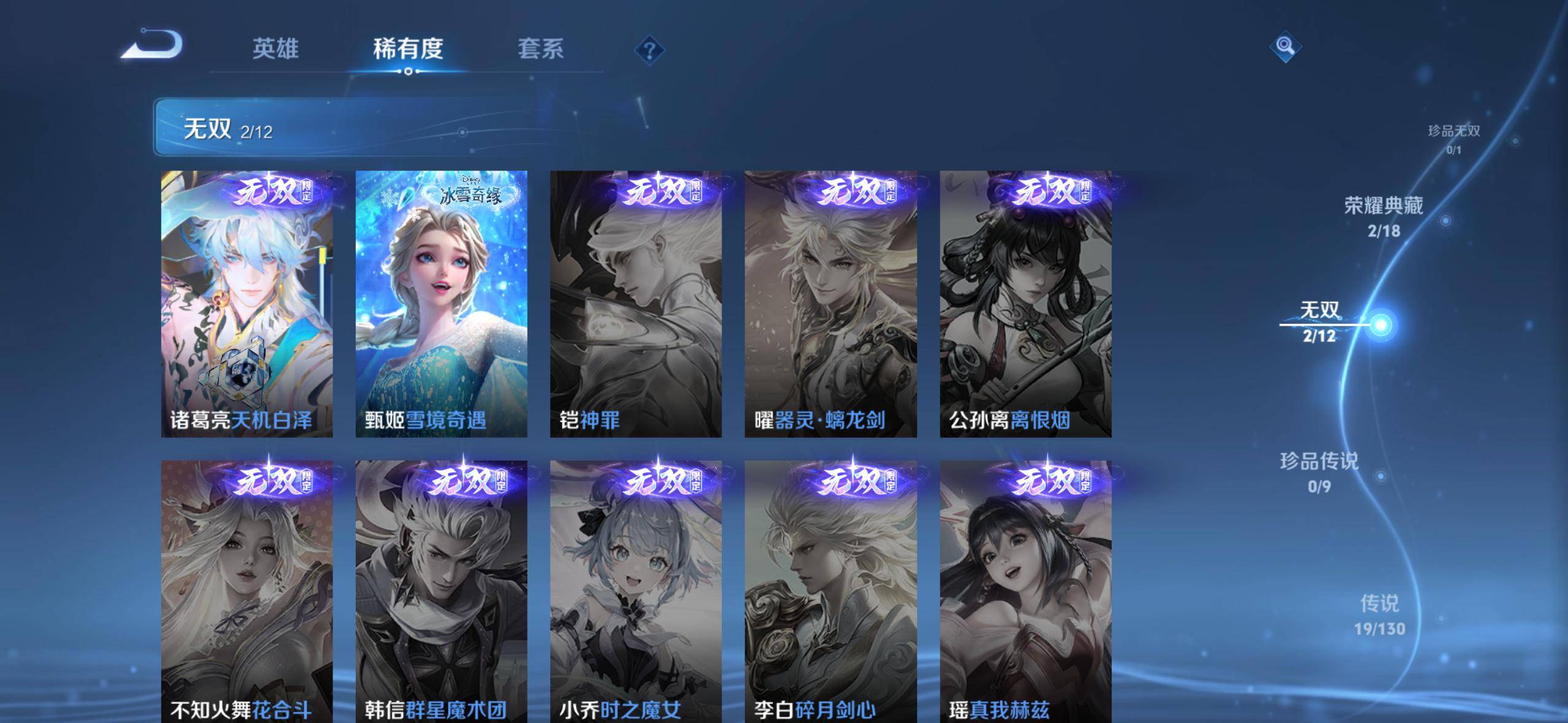Open the search magnifier at the top right
The height and width of the screenshot is (723, 1568).
[x=1284, y=45]
